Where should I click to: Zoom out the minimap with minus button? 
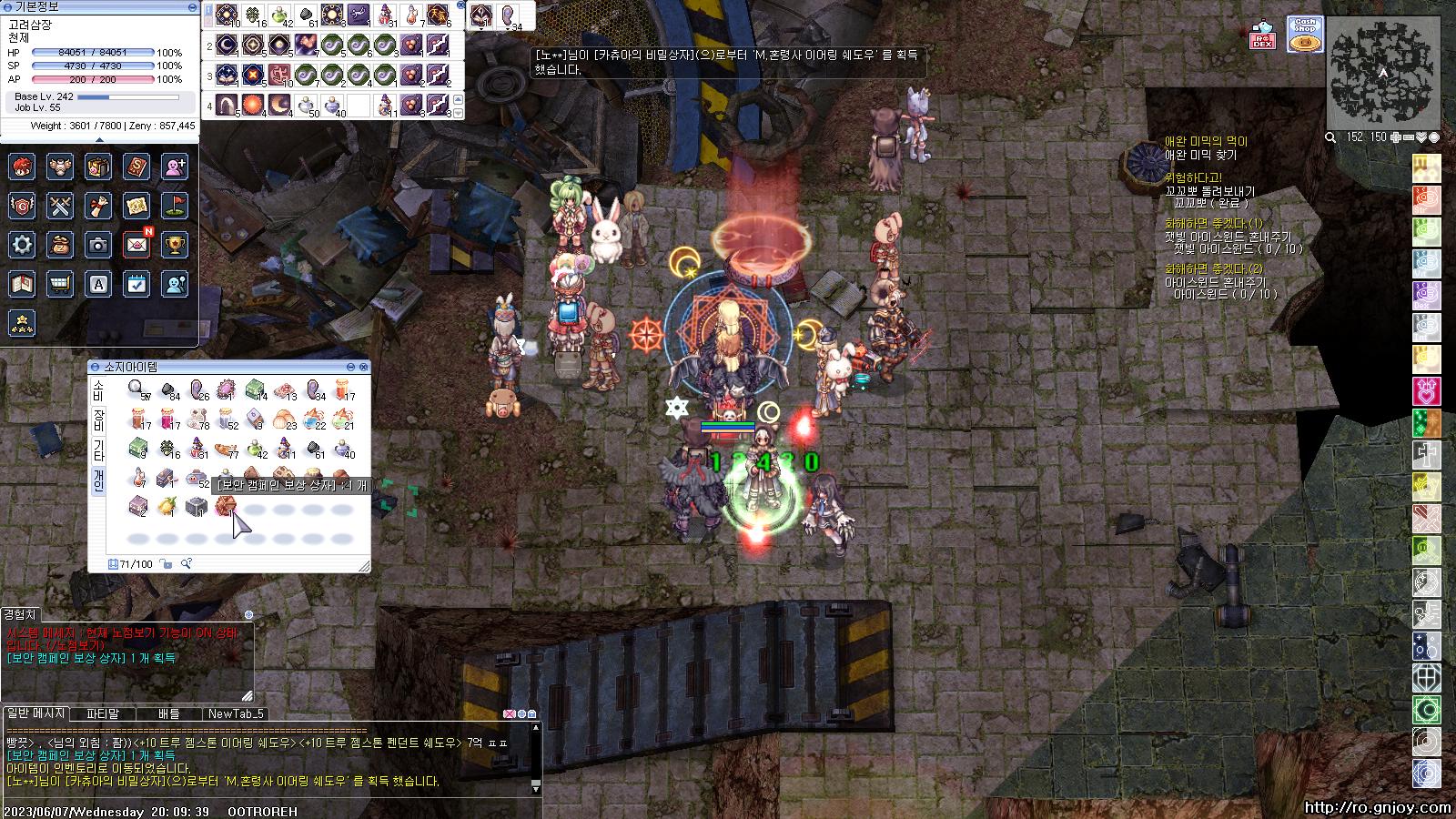1408,137
